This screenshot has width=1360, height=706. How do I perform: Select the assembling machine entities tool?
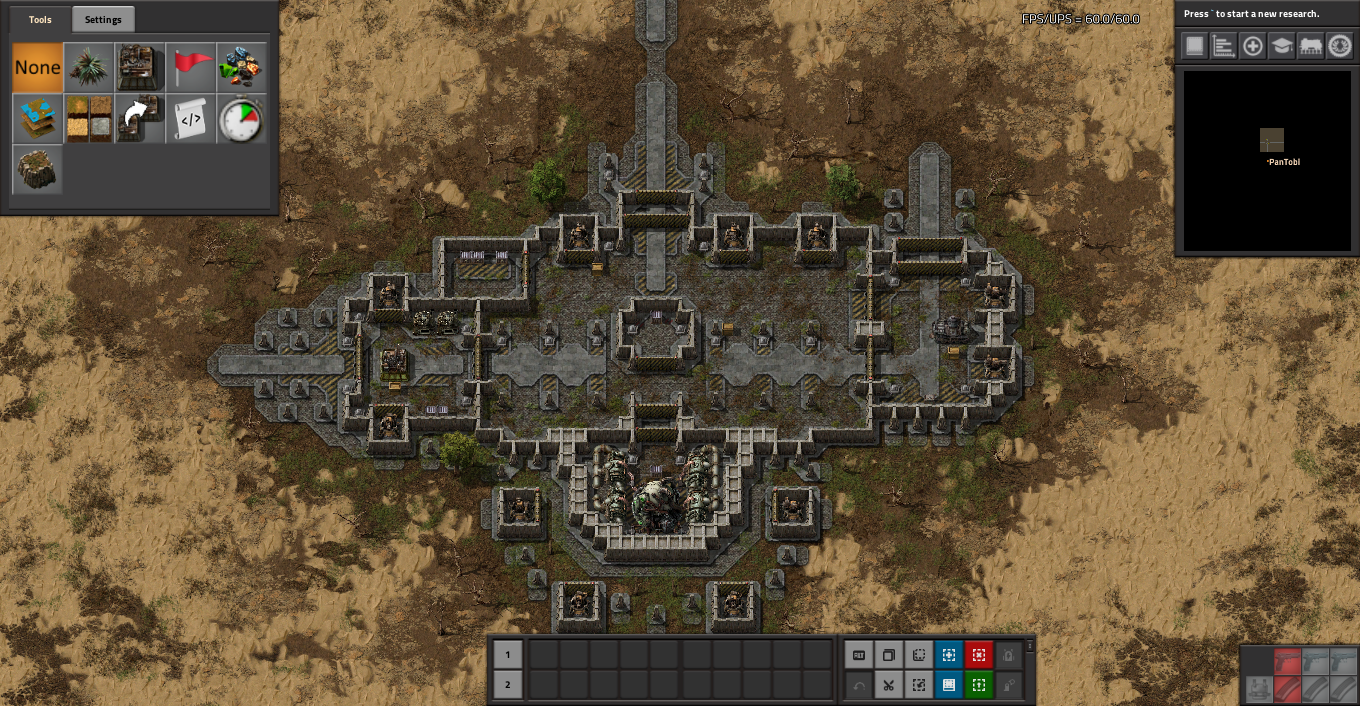[x=140, y=68]
